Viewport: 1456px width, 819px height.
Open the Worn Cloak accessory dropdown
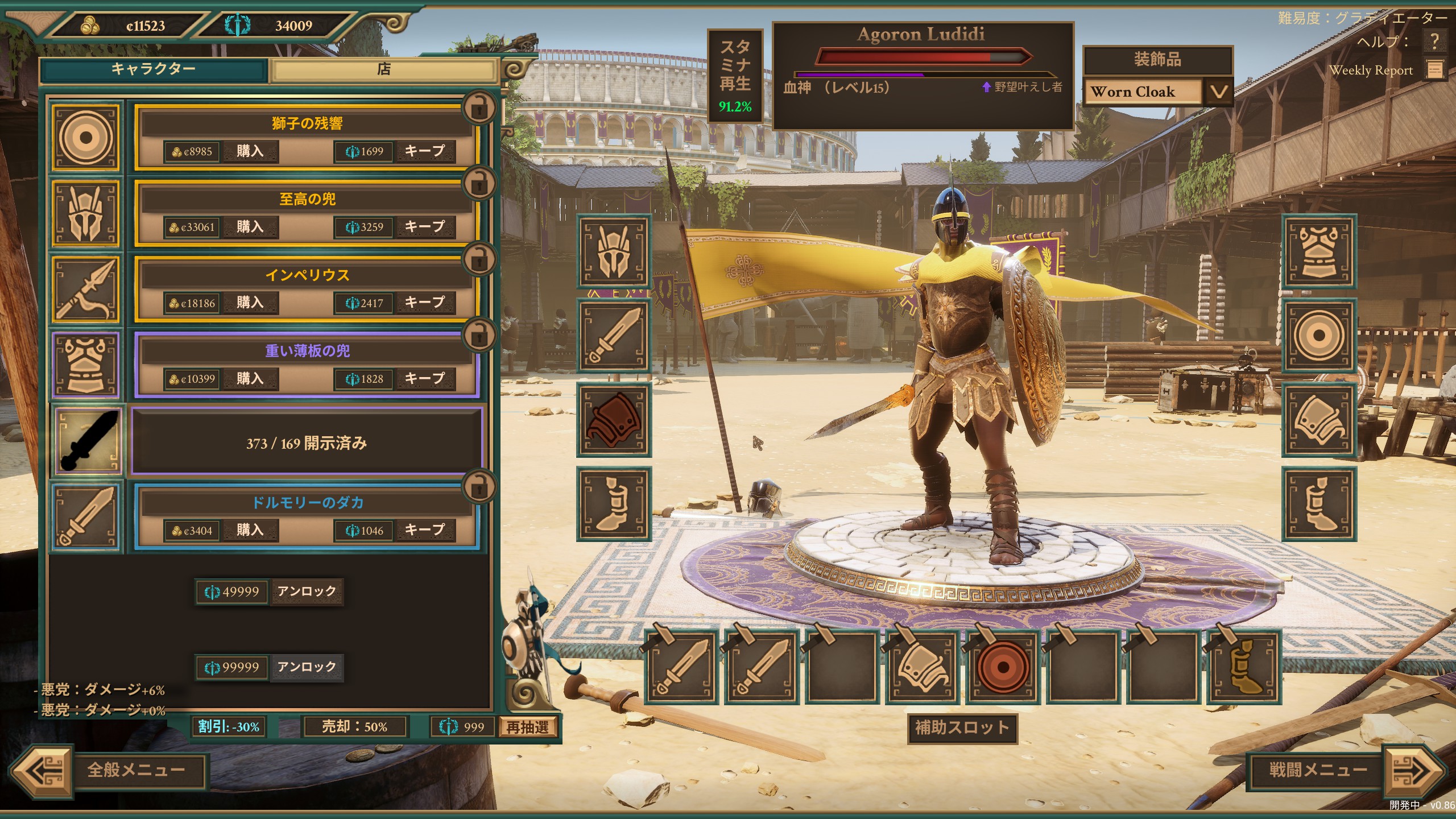1218,92
